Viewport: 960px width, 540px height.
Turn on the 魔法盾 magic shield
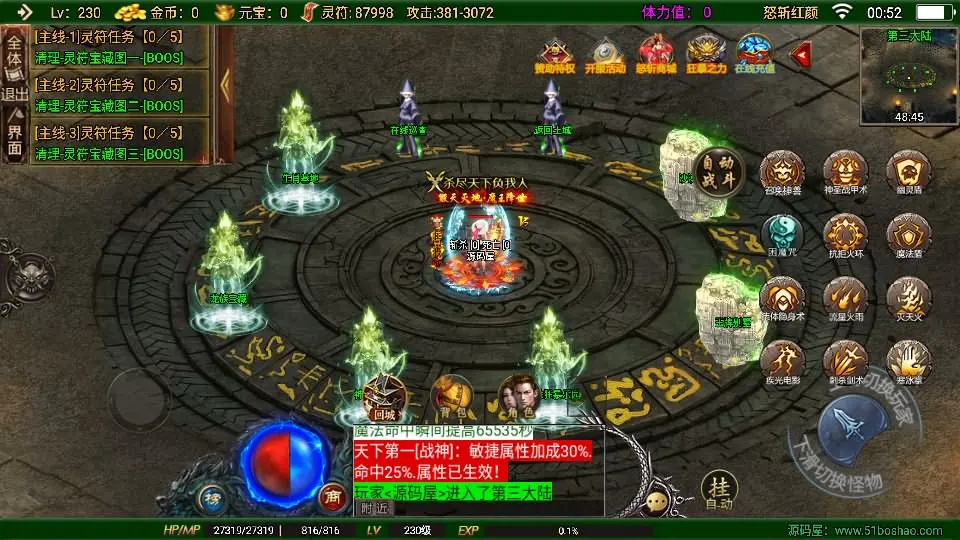(x=909, y=236)
